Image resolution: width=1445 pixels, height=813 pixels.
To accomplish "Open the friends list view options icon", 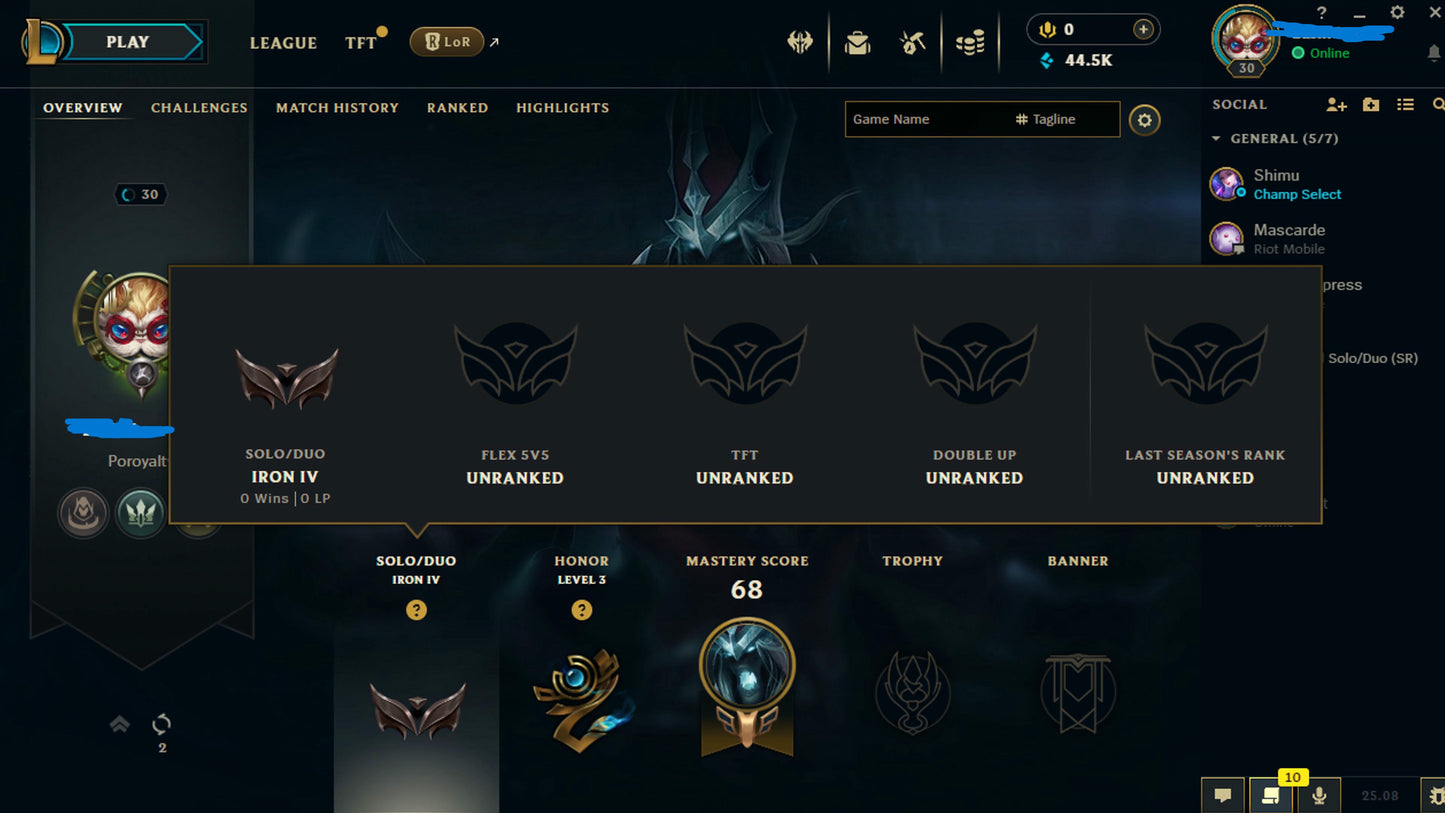I will (x=1404, y=103).
